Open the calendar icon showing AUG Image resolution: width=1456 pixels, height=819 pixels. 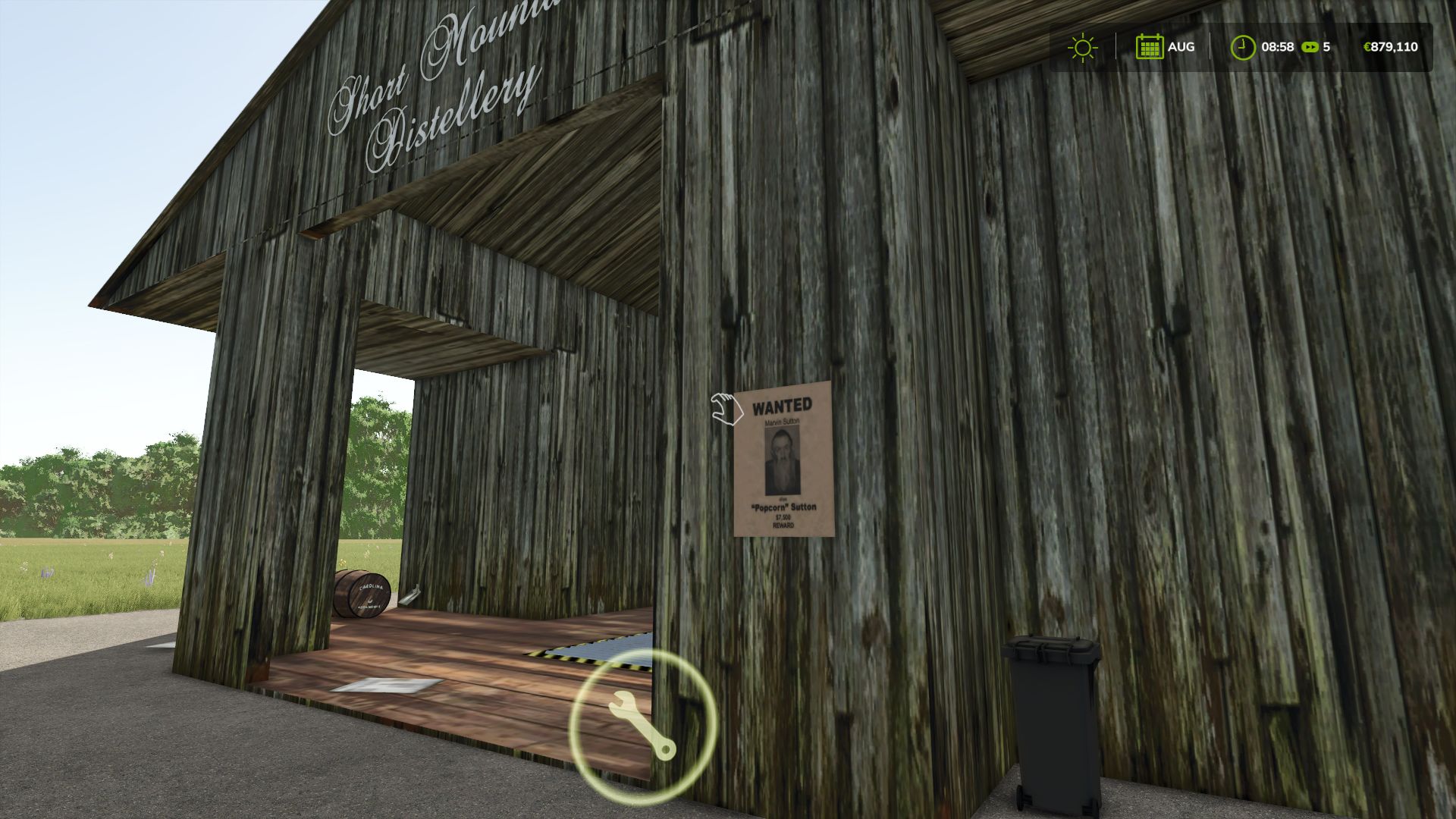tap(1150, 47)
